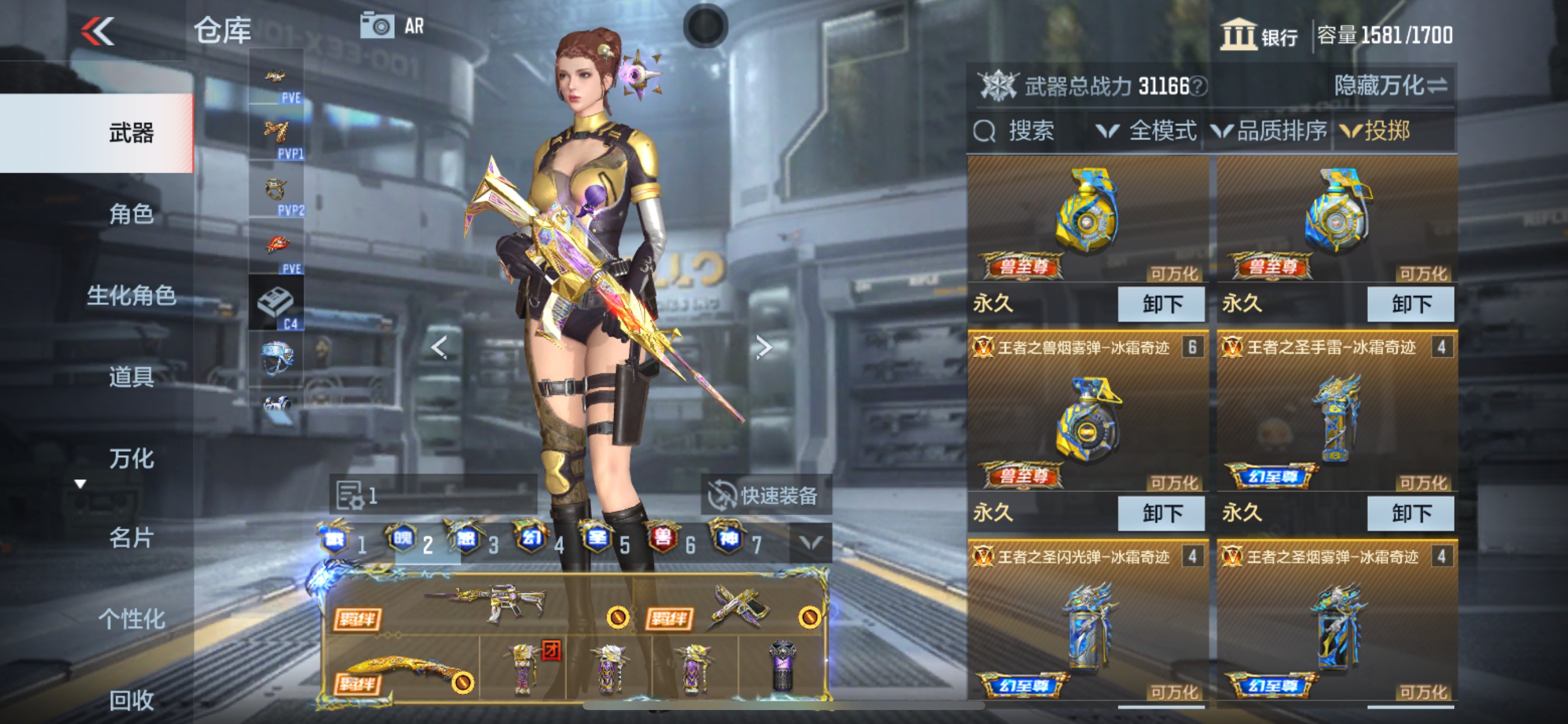
Task: Open the 个性化 tab
Action: [131, 619]
